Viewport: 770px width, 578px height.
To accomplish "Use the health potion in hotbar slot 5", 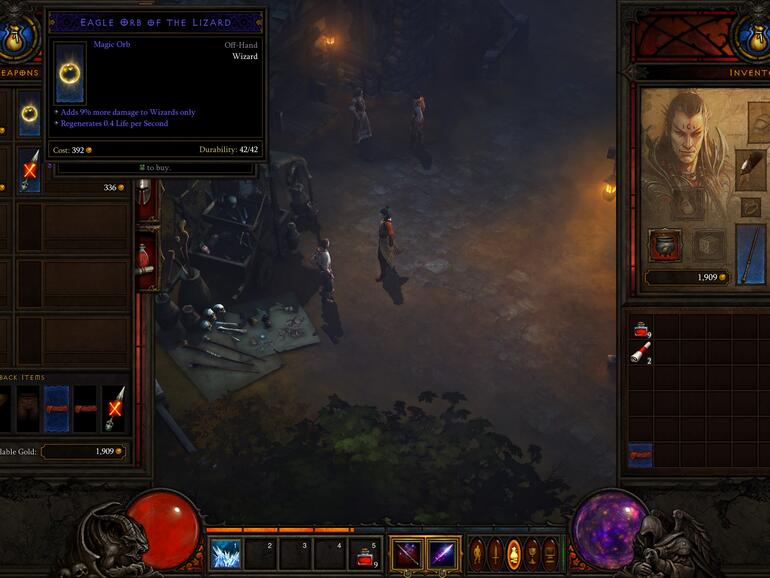I will (366, 553).
